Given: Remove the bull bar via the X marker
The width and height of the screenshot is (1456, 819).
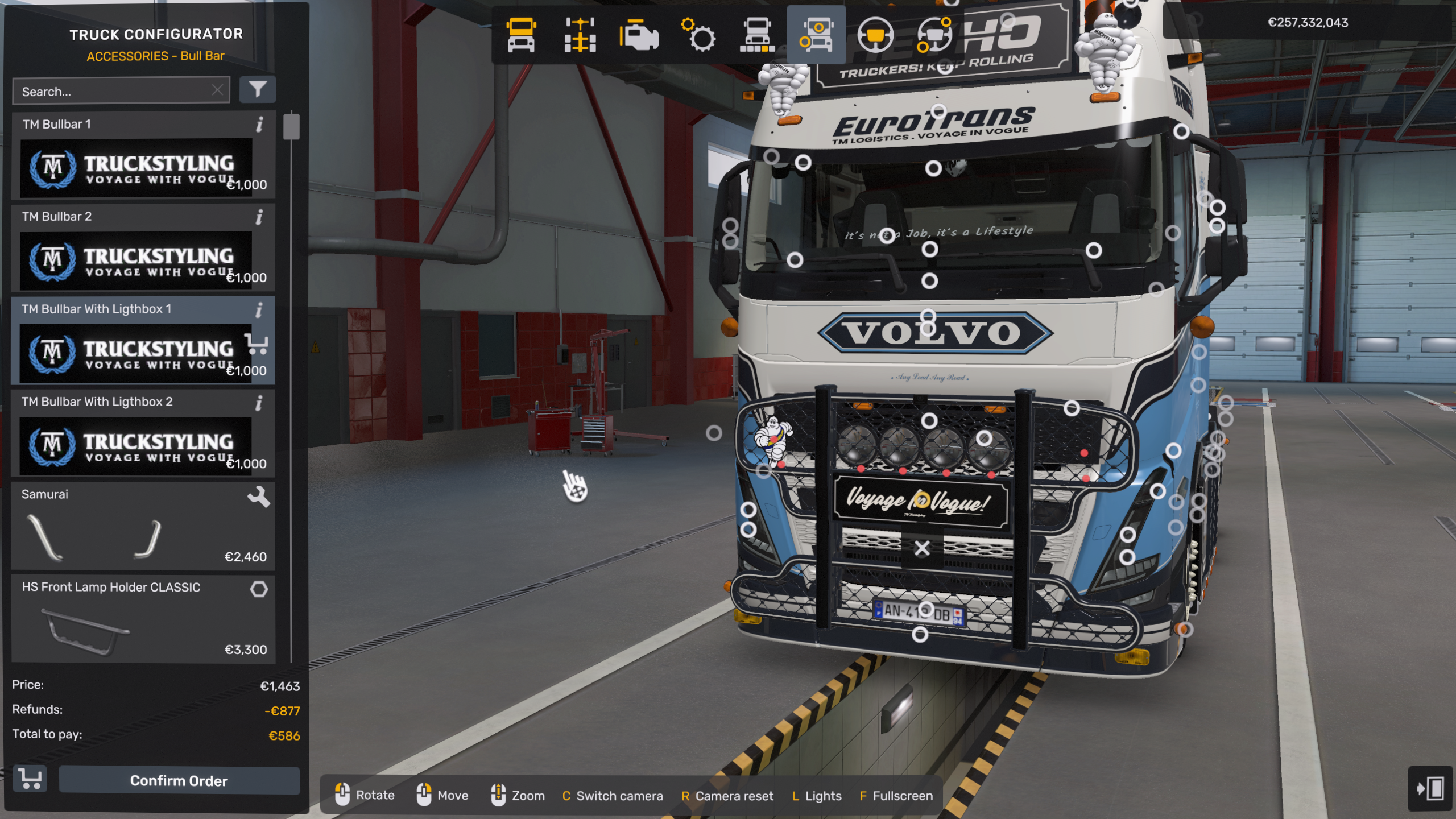Looking at the screenshot, I should tap(922, 548).
